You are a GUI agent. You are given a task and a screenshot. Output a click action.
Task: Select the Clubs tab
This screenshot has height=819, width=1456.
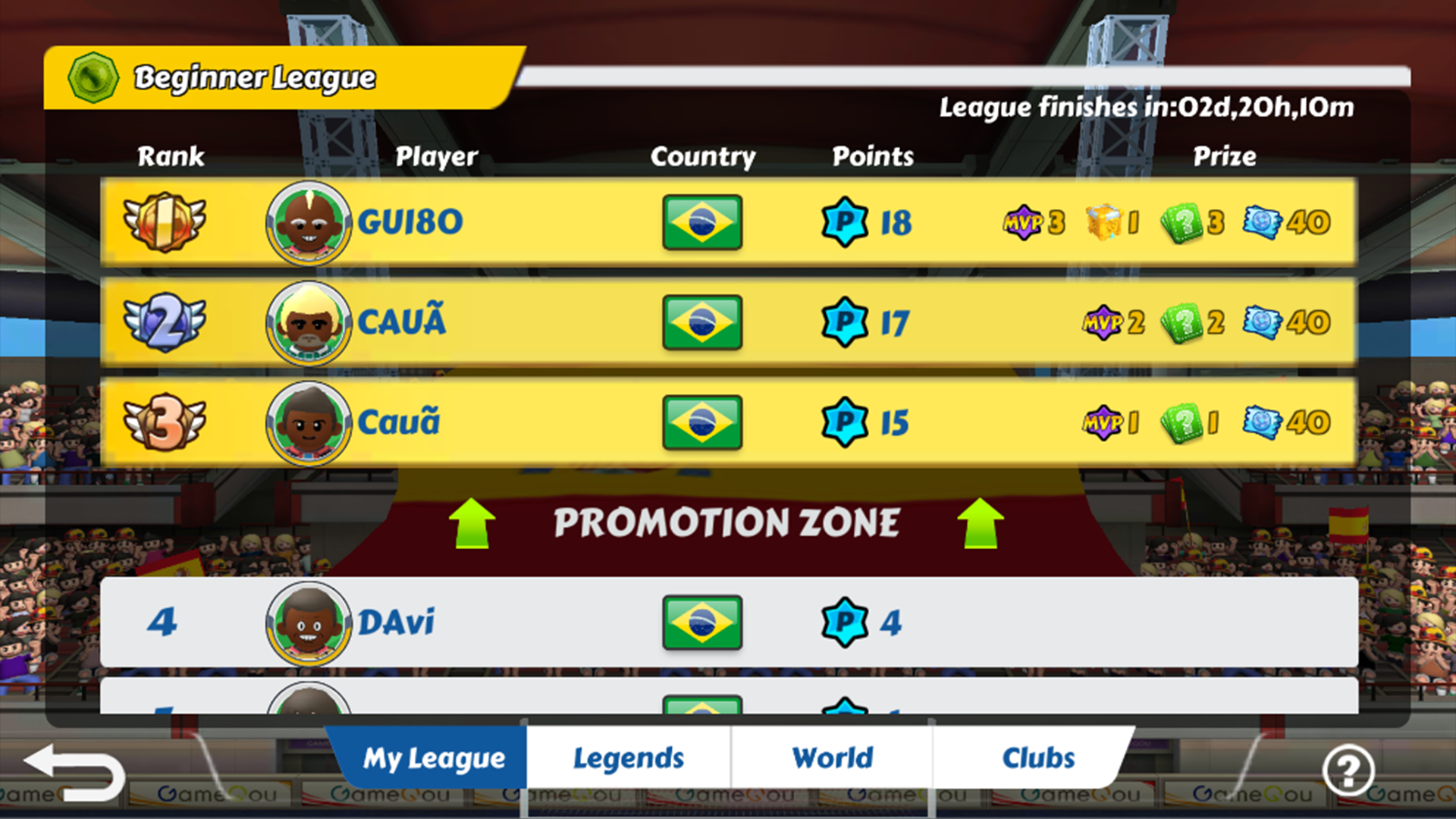point(1039,757)
